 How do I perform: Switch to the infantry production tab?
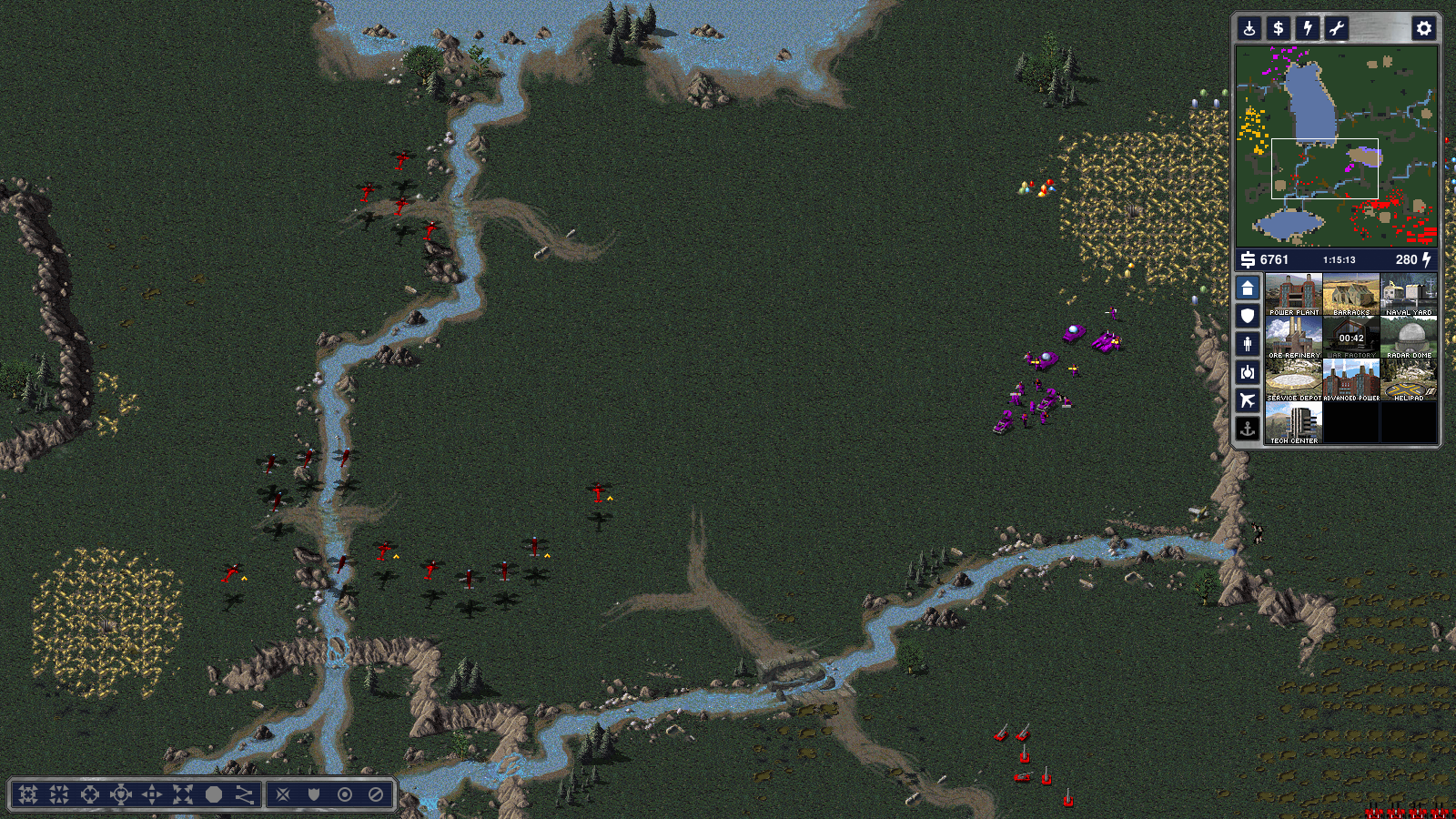(x=1248, y=344)
